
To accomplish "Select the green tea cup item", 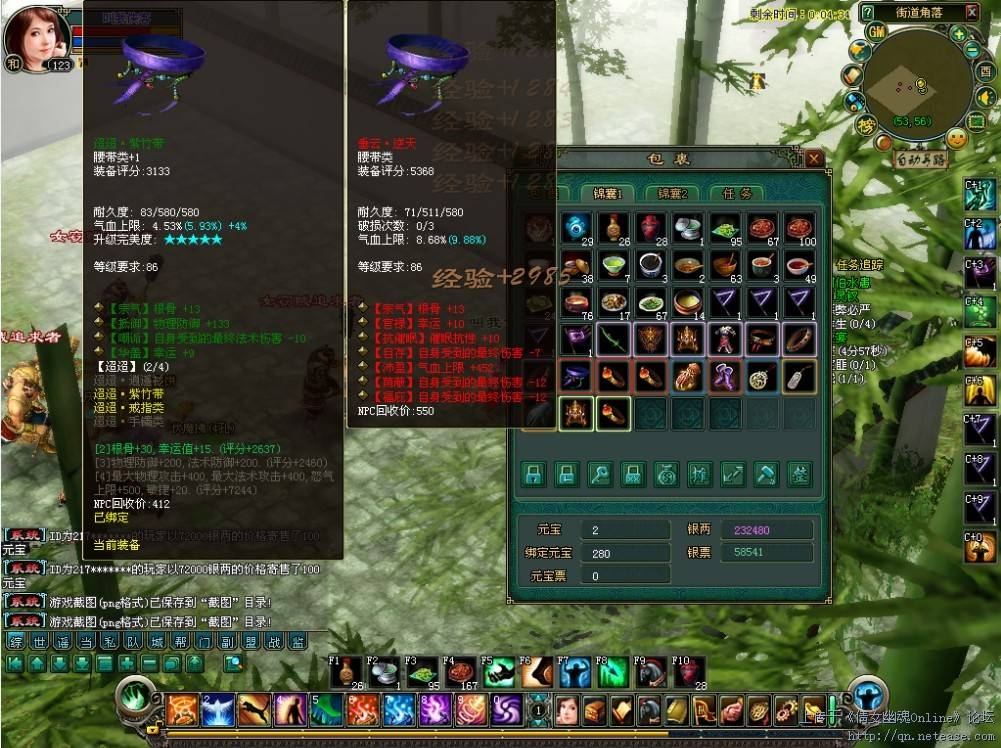I will [x=613, y=265].
